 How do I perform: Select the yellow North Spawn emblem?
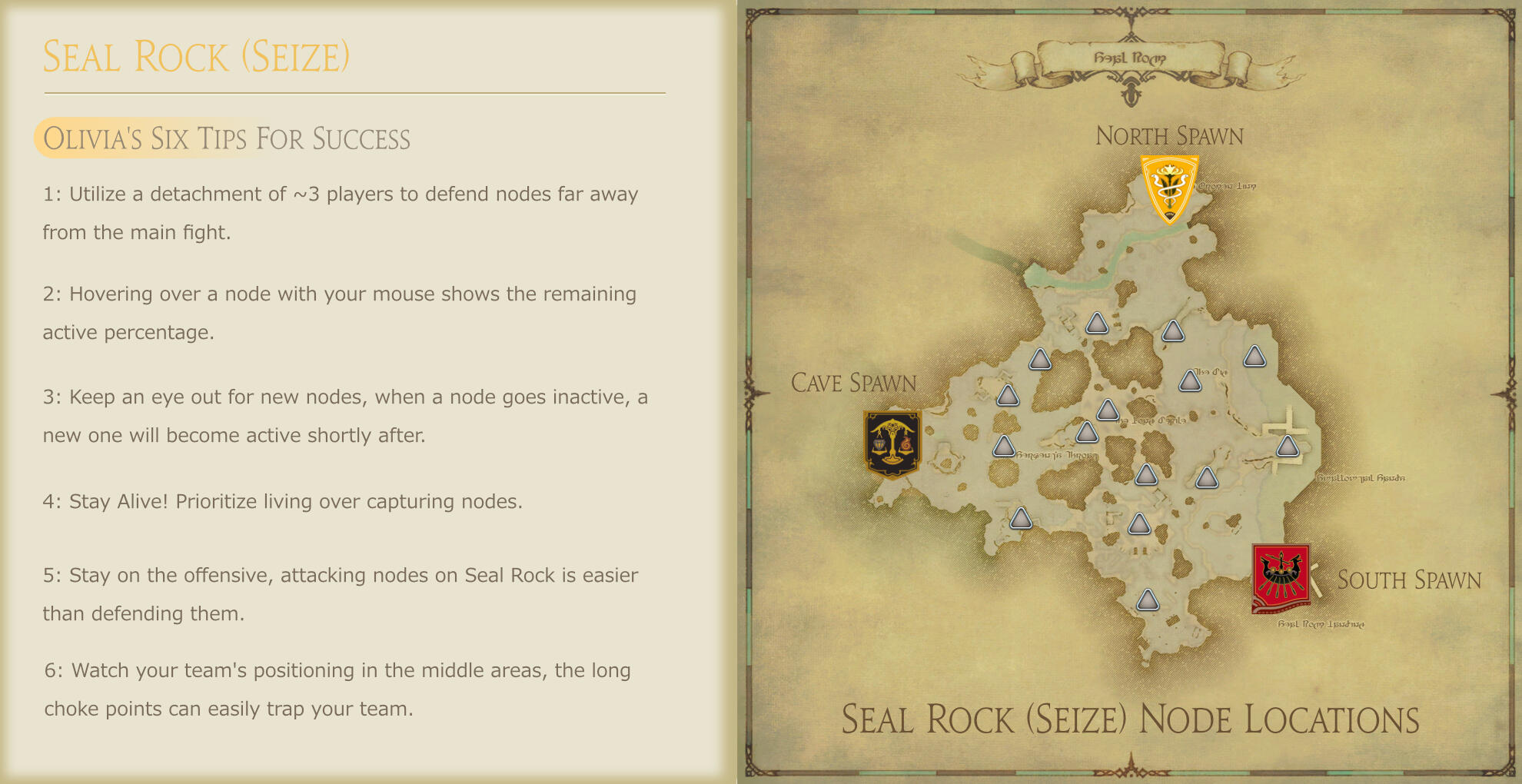point(1168,188)
